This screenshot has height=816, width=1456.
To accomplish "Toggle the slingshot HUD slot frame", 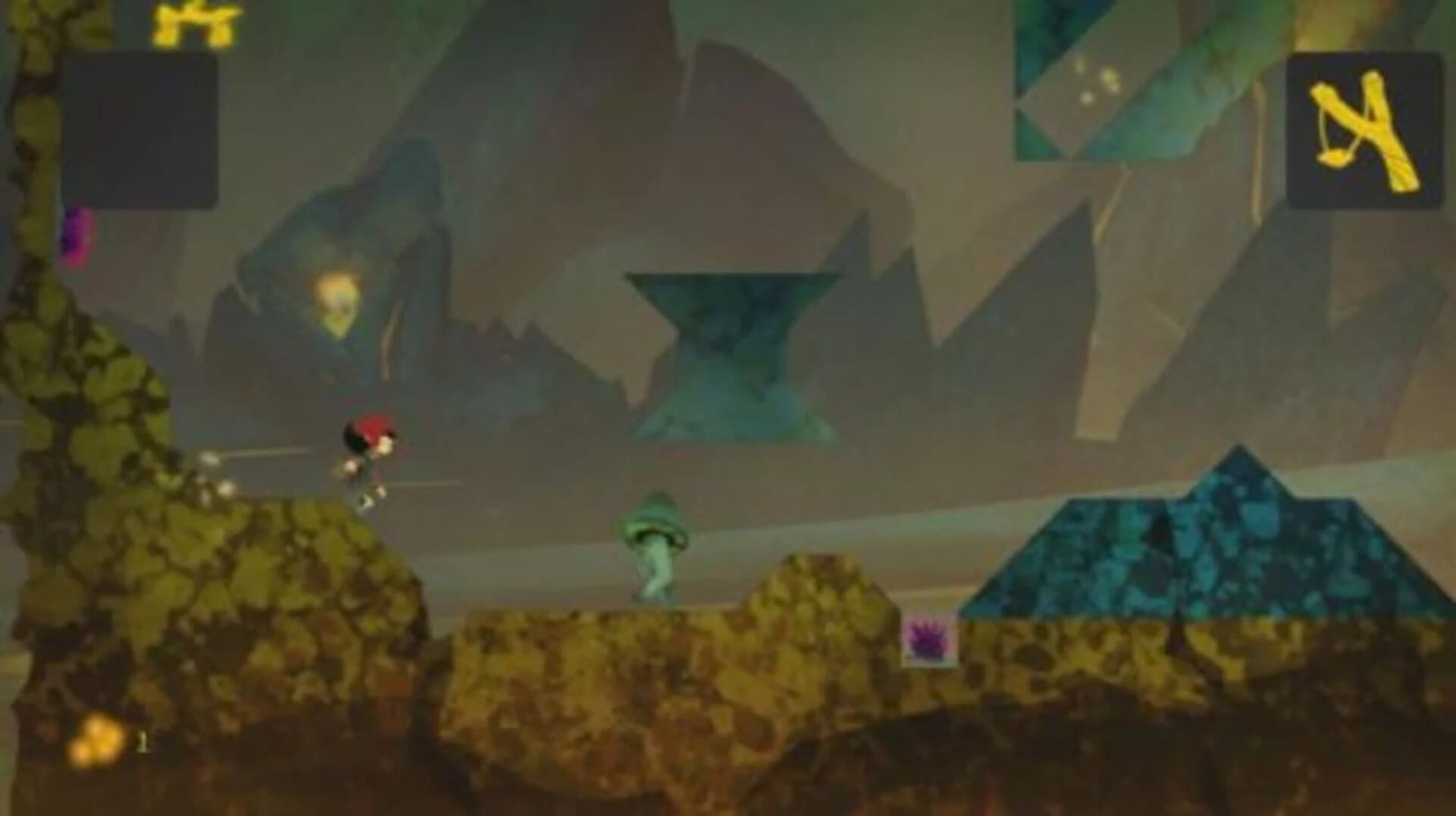I will click(x=1365, y=129).
